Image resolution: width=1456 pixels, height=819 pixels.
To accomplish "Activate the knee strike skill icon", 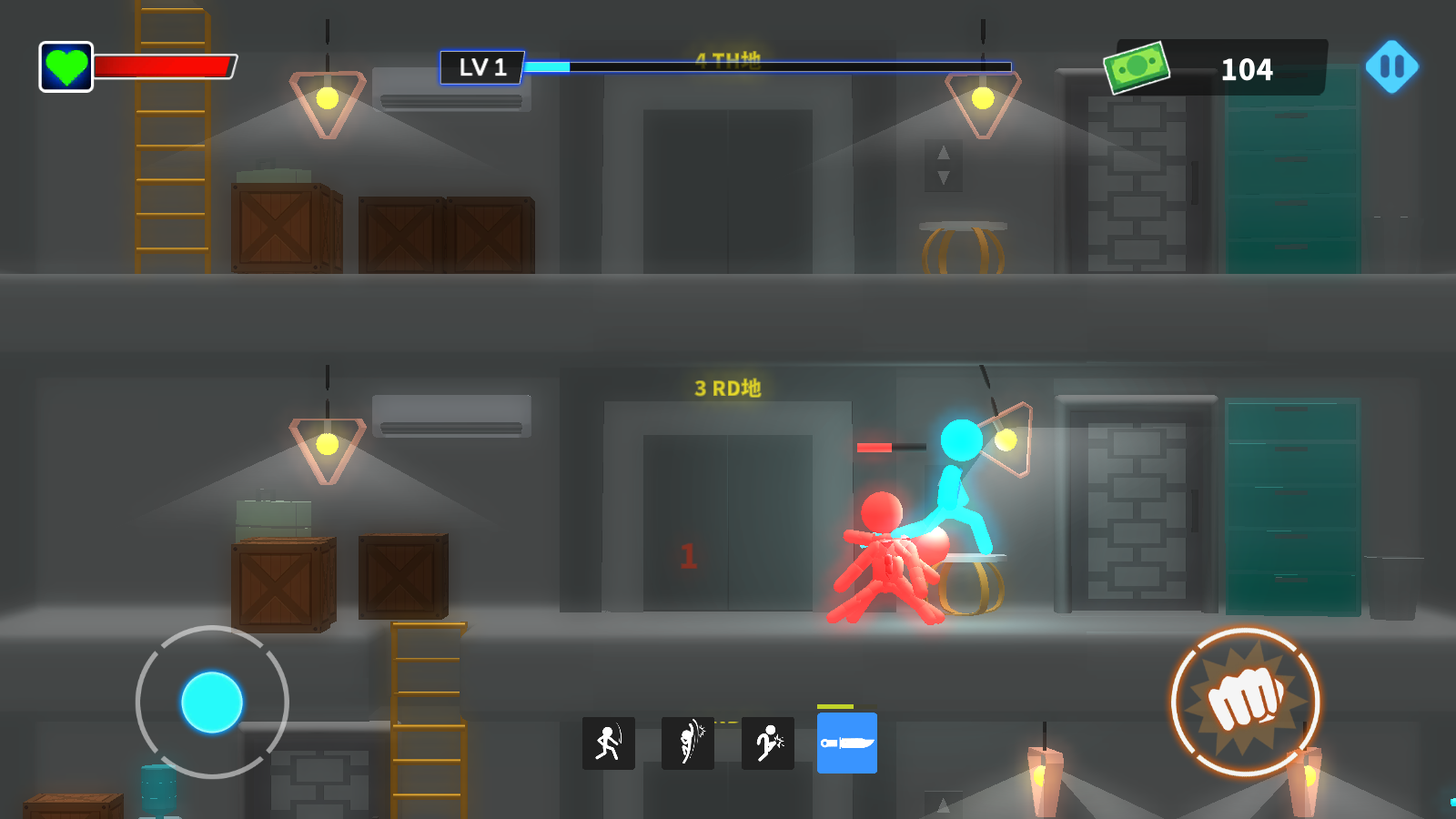I will 768,743.
